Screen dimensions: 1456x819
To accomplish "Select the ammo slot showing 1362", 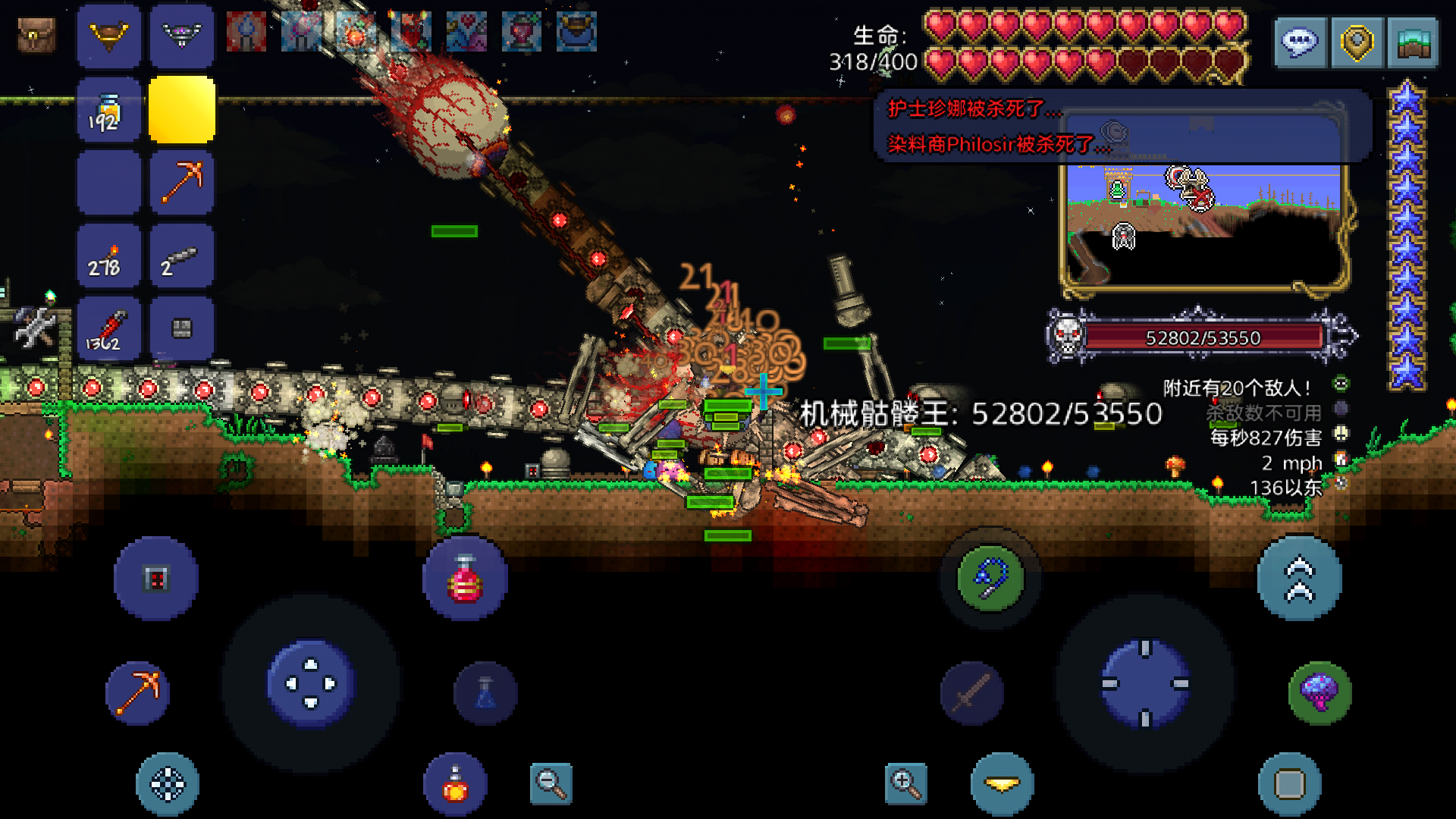I will pyautogui.click(x=108, y=331).
